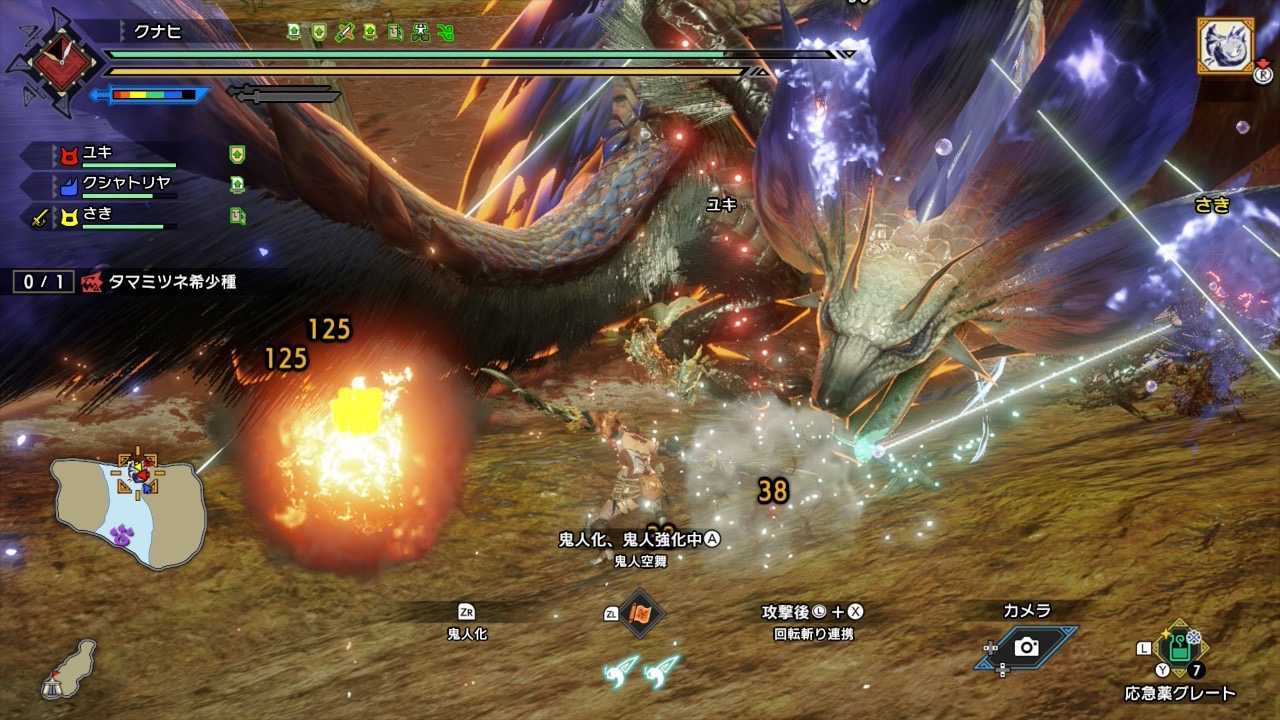Select the 応急薬グレート item slot

point(1181,648)
